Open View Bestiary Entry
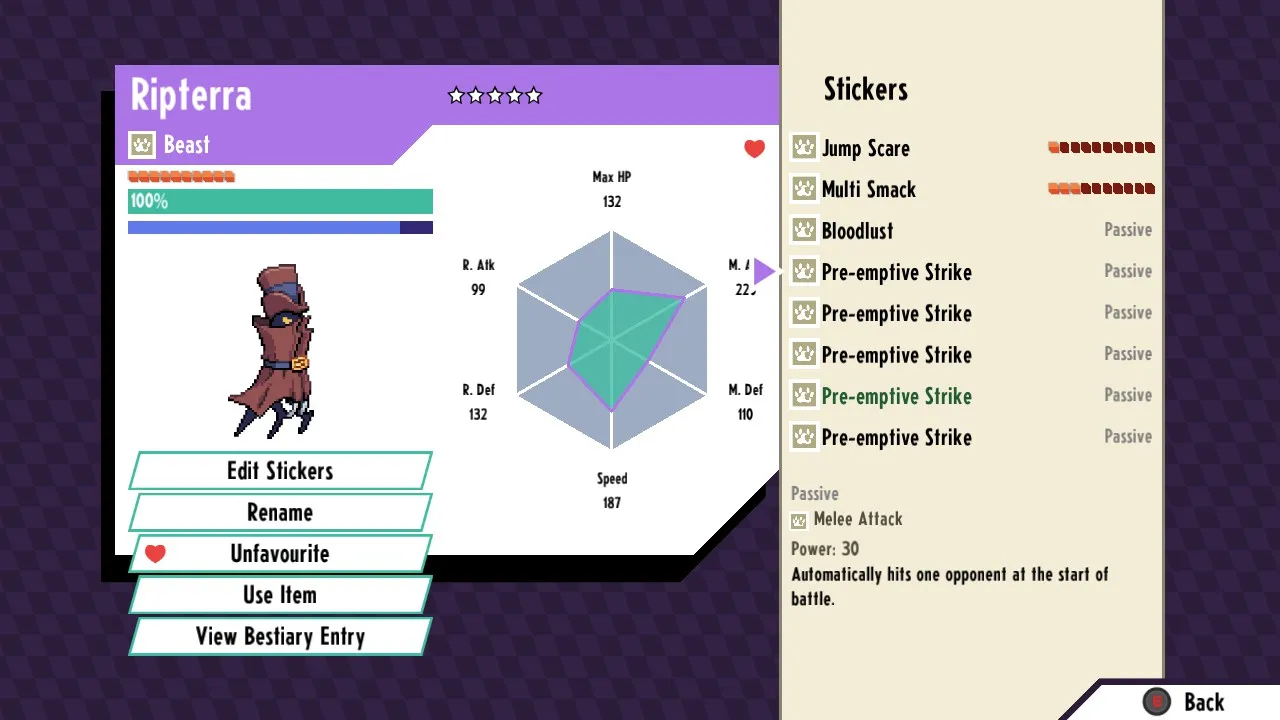 pos(280,637)
